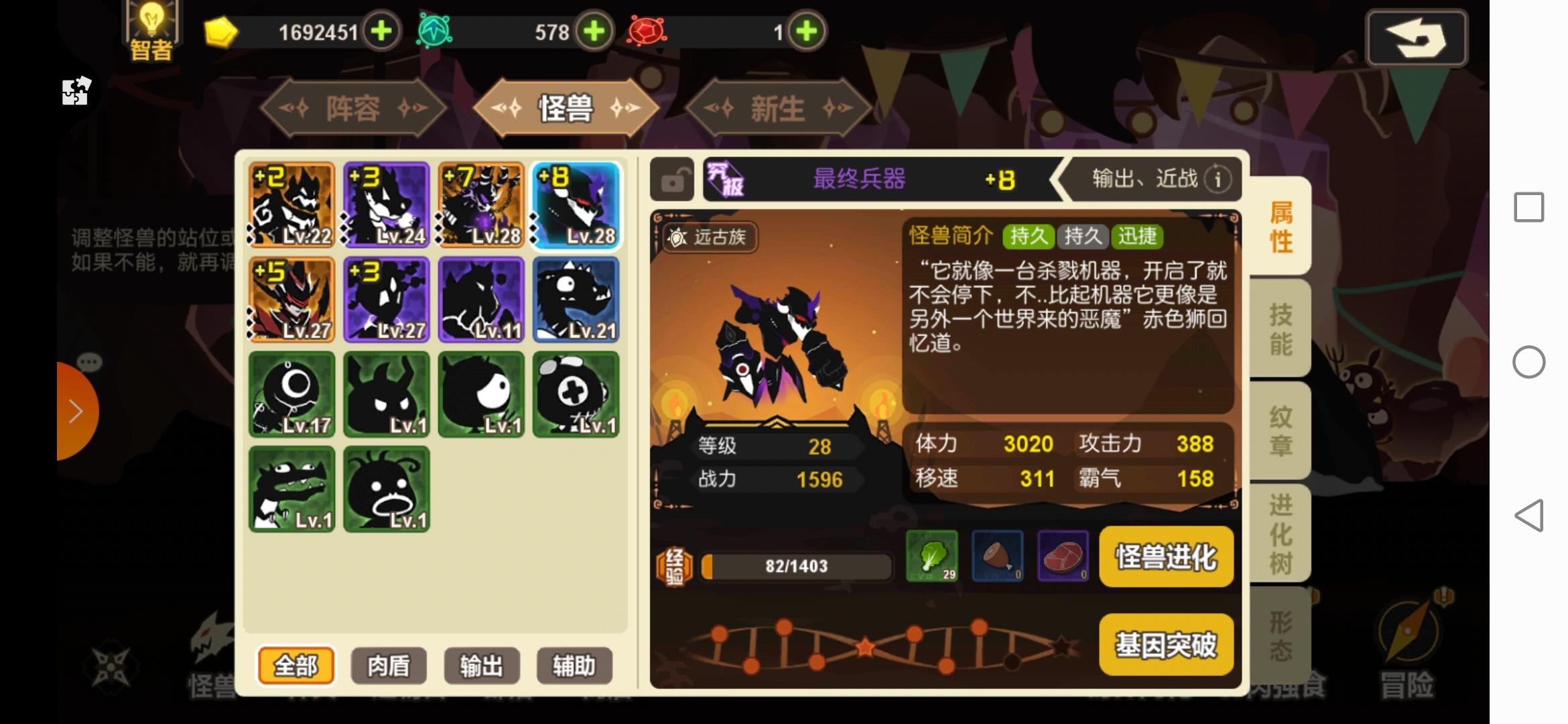
Task: Click the 基因突破 gene breakthrough button
Action: (x=1167, y=644)
